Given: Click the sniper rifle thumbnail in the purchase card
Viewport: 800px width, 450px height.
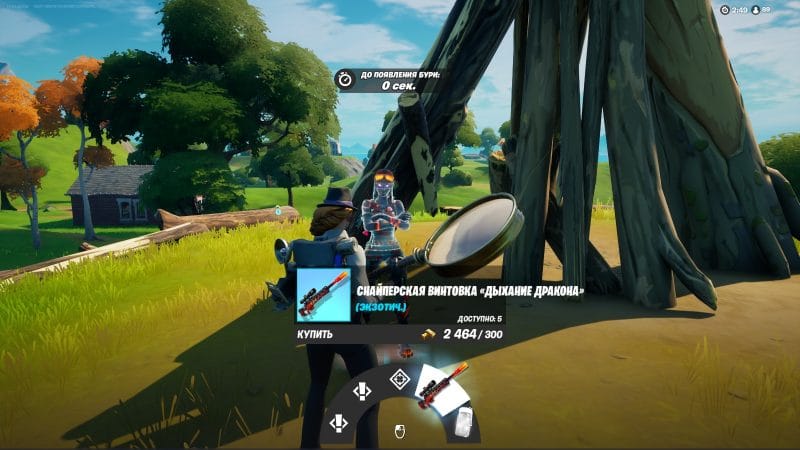Looking at the screenshot, I should click(x=324, y=294).
